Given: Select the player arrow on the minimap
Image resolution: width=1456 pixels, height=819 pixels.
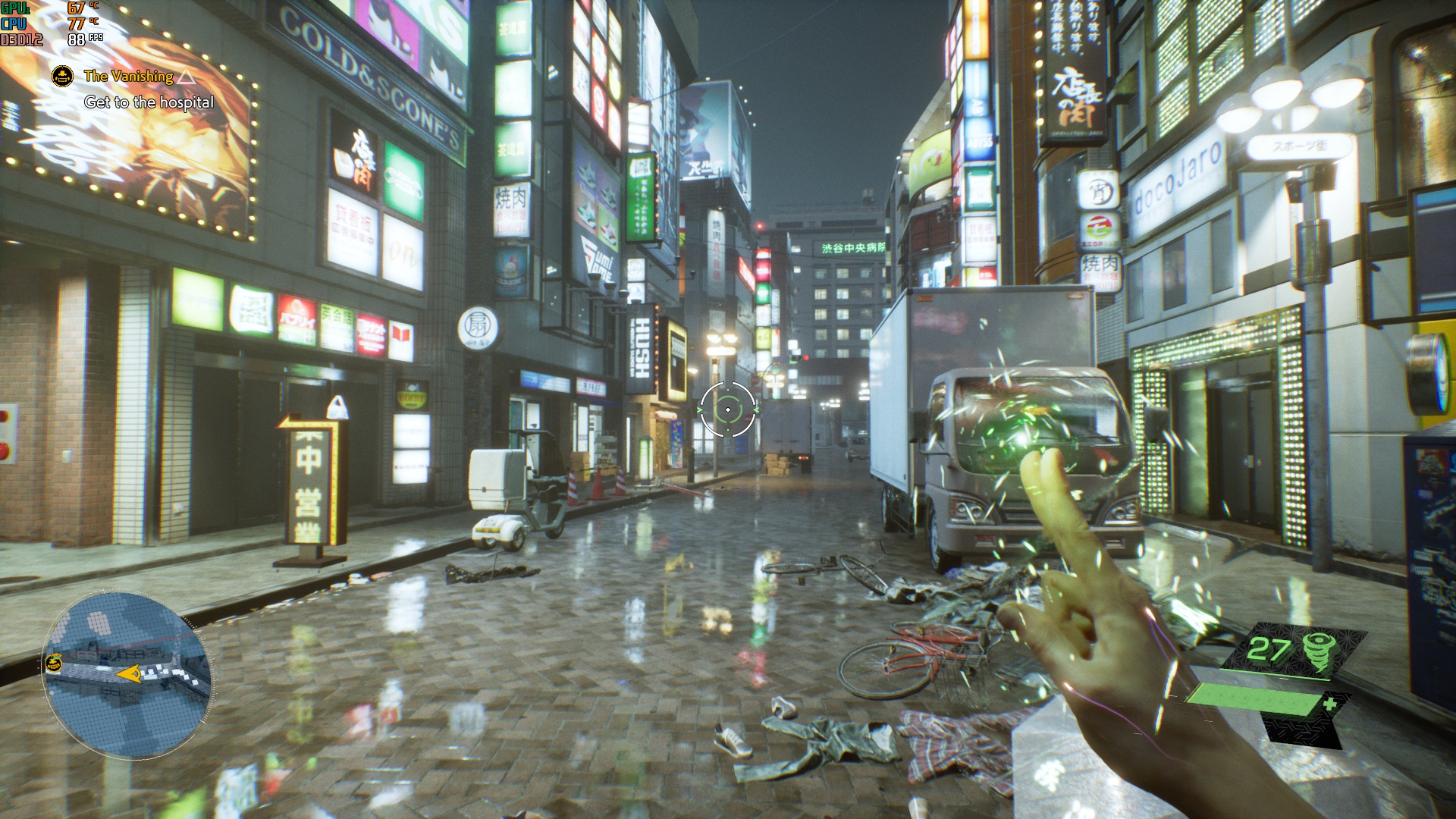Looking at the screenshot, I should point(129,673).
